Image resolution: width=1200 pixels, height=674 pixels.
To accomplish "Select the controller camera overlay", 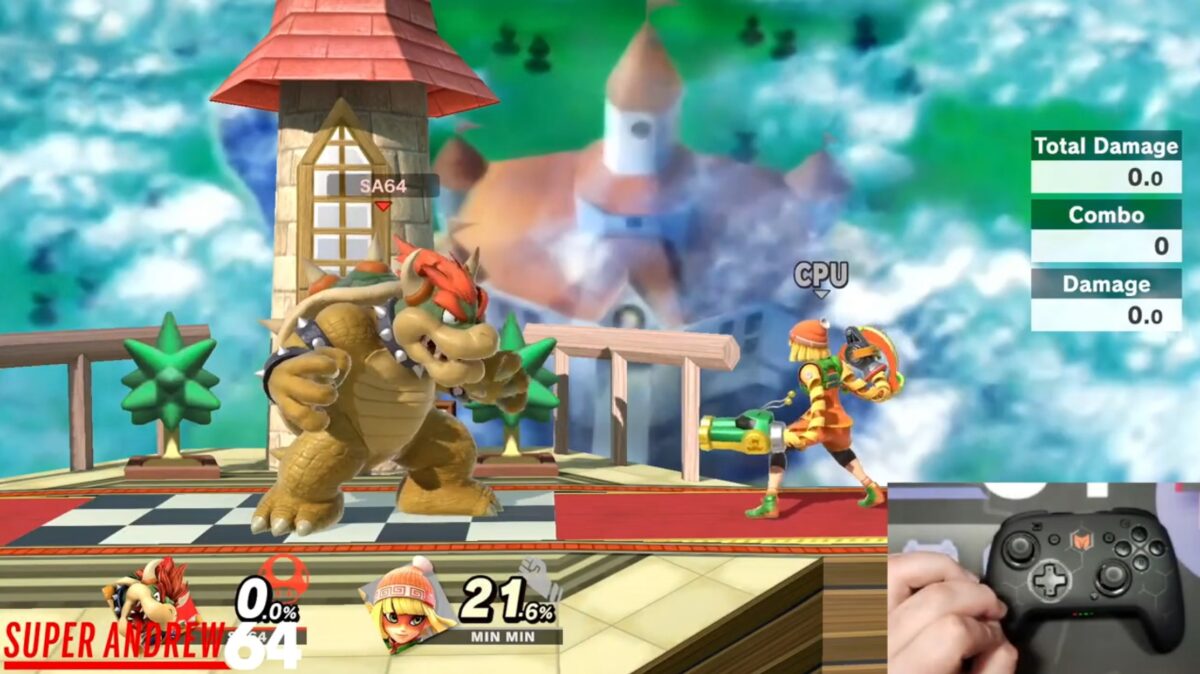I will pos(1043,578).
